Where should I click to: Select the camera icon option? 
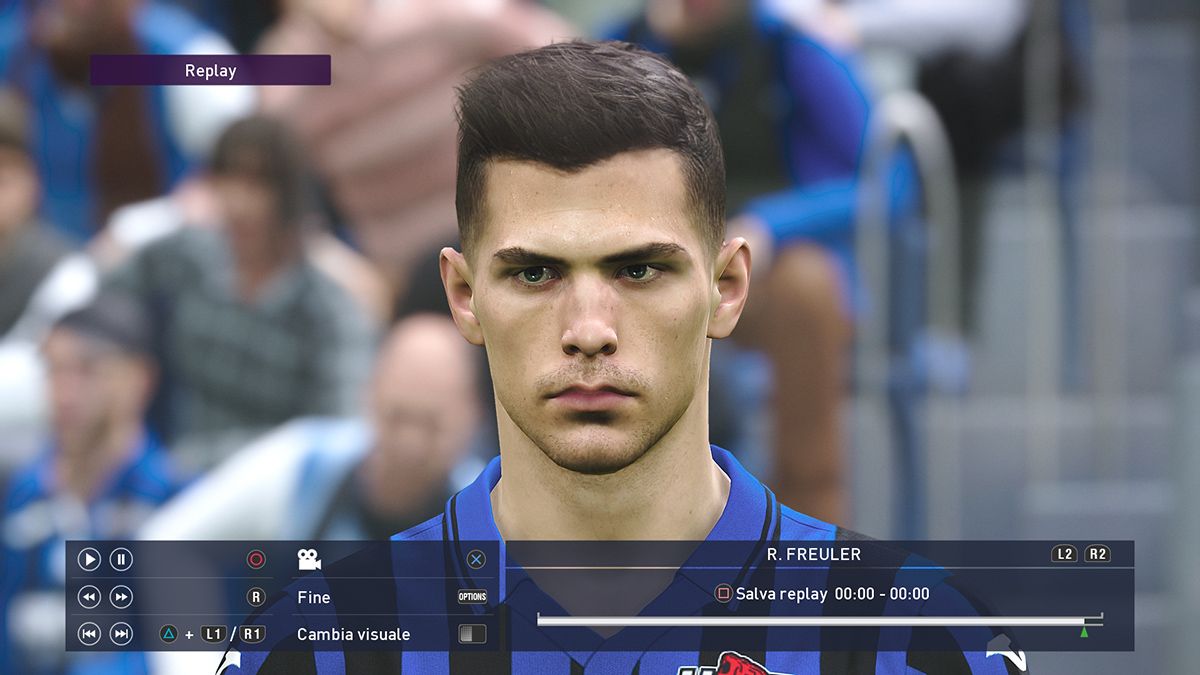pyautogui.click(x=309, y=560)
